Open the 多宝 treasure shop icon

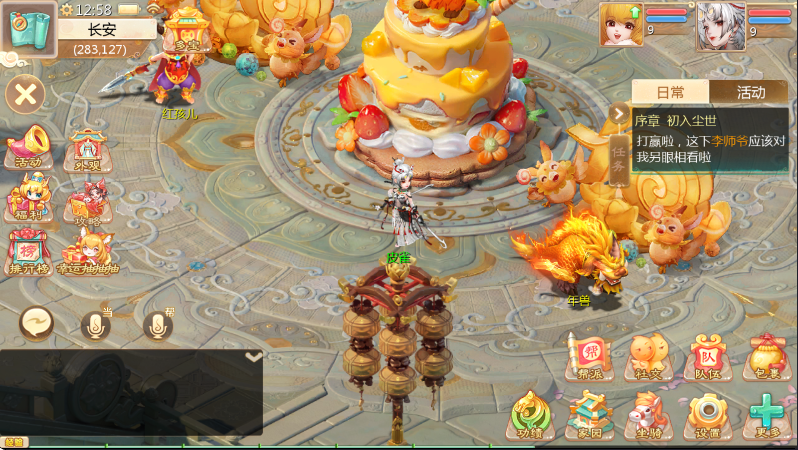point(186,30)
